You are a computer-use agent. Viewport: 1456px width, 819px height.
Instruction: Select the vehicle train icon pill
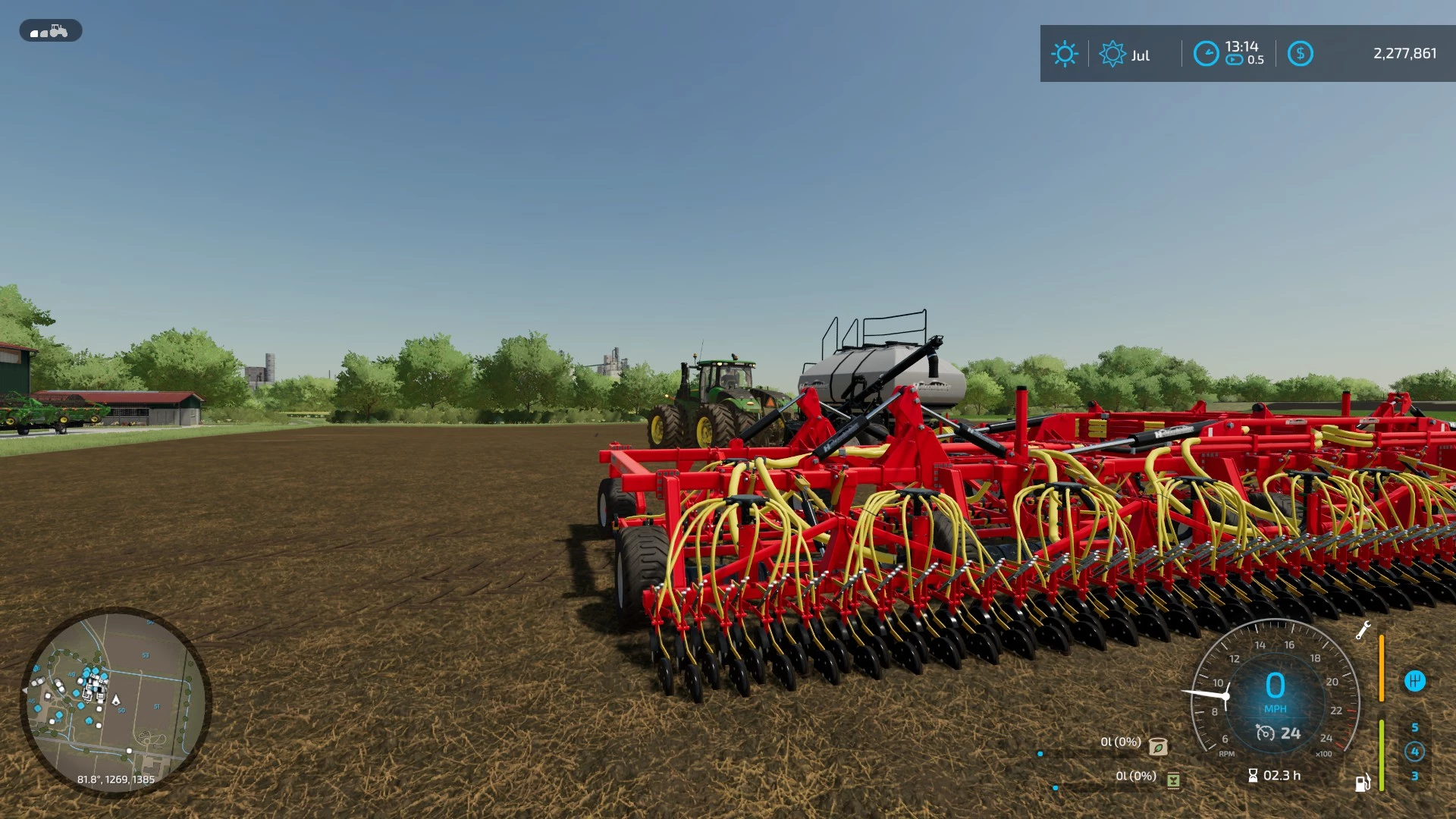(50, 31)
